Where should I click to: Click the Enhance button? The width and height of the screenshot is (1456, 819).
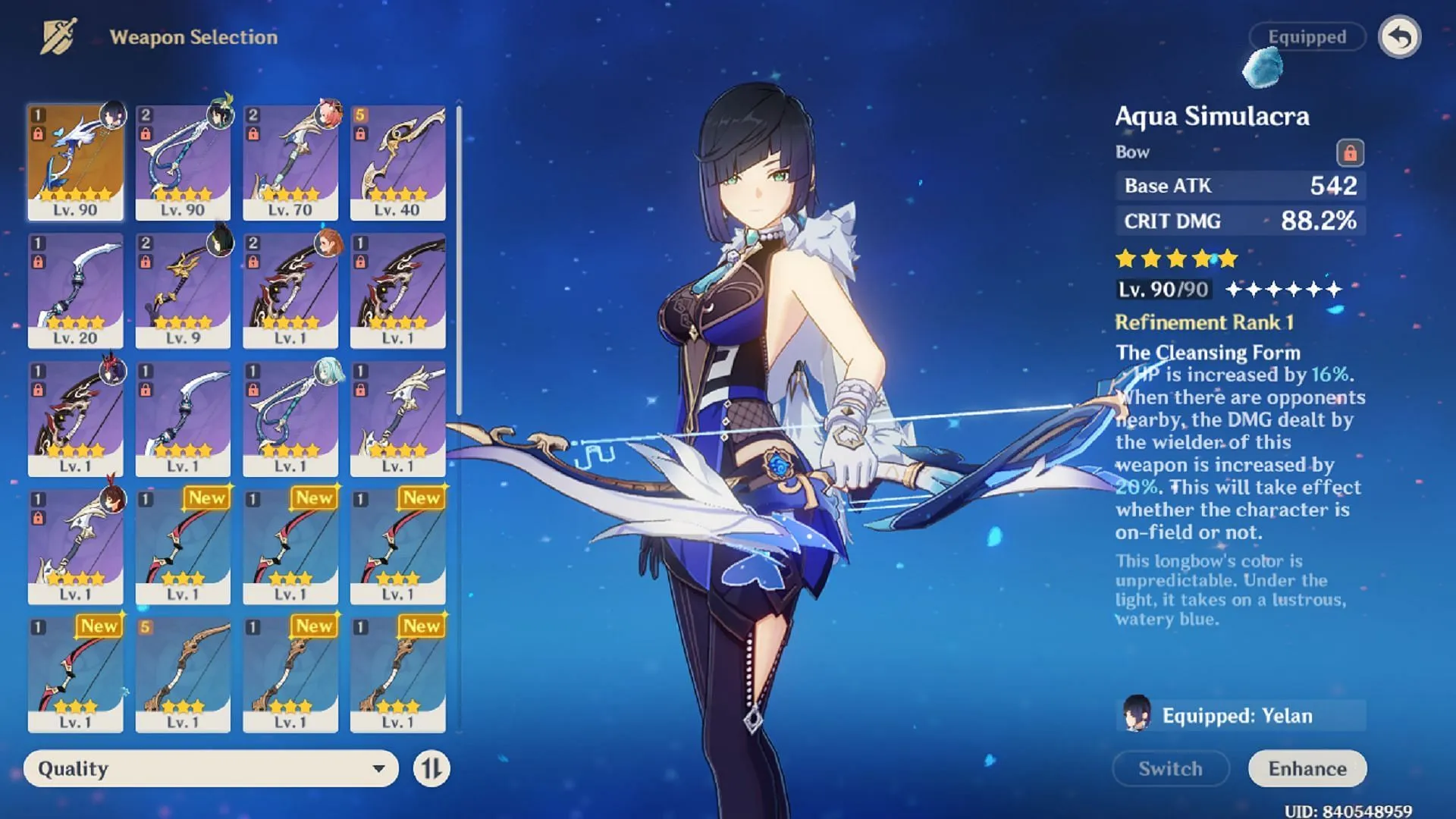[x=1307, y=768]
